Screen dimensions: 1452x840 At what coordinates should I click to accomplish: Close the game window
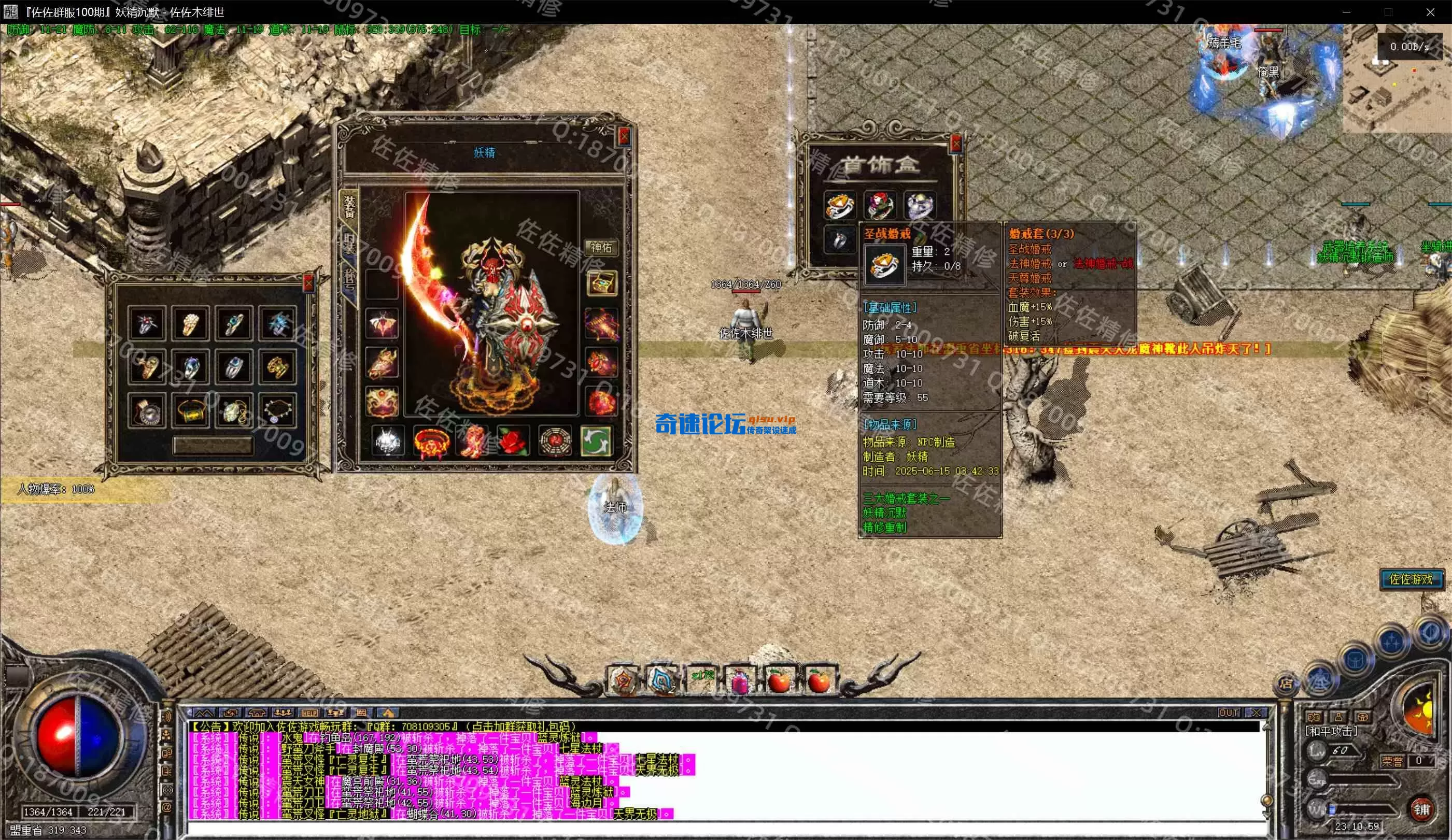pos(1430,12)
